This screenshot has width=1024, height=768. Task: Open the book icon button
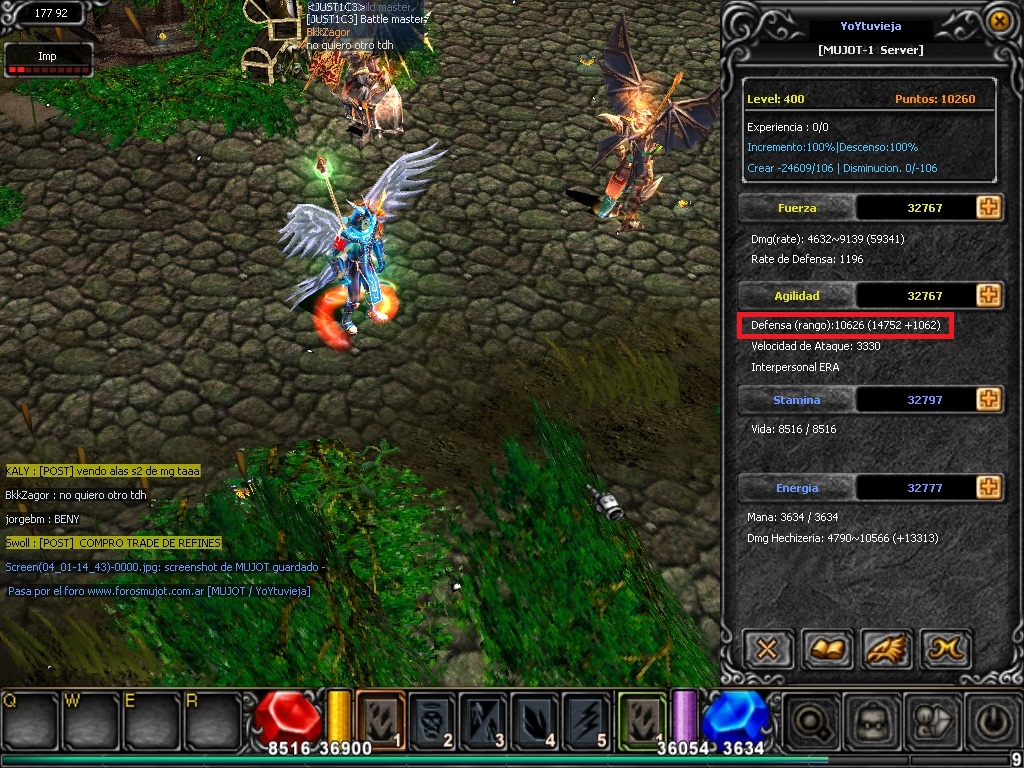click(x=826, y=649)
